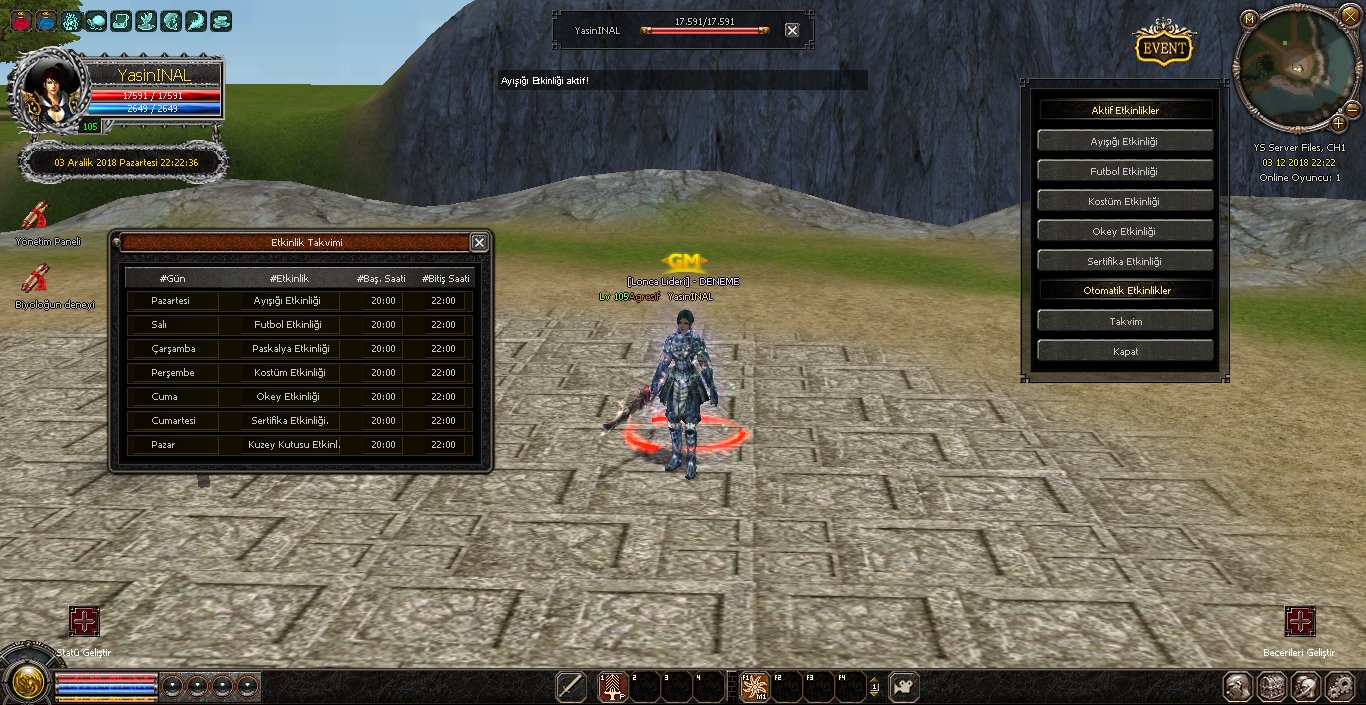Click the minimap in the corner

(1296, 70)
